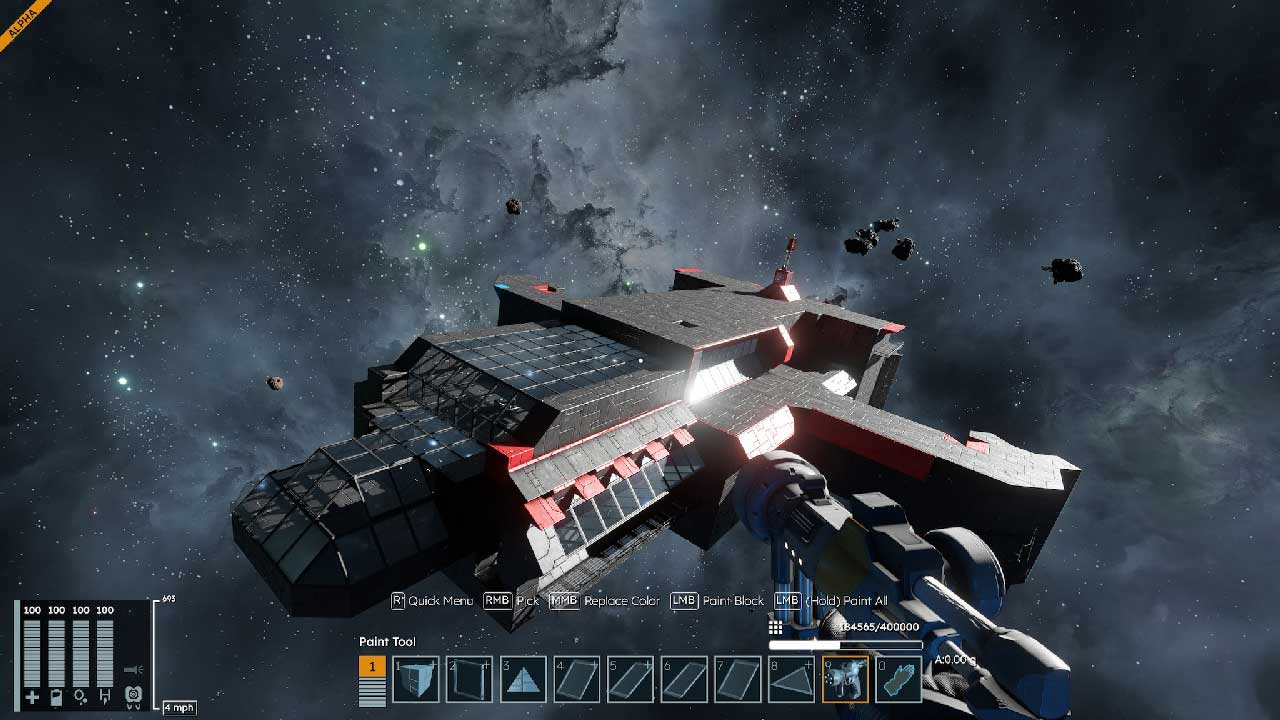Choose the square window frame in slot 2
The height and width of the screenshot is (720, 1280).
tap(470, 680)
